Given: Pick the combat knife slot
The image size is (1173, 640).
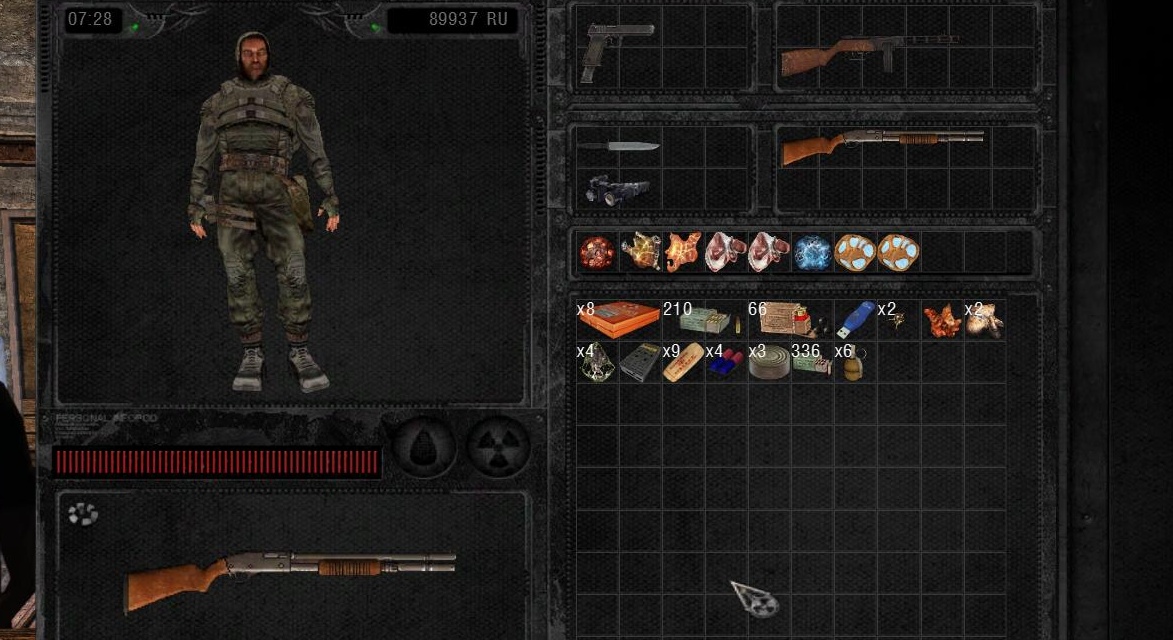Looking at the screenshot, I should click(618, 147).
